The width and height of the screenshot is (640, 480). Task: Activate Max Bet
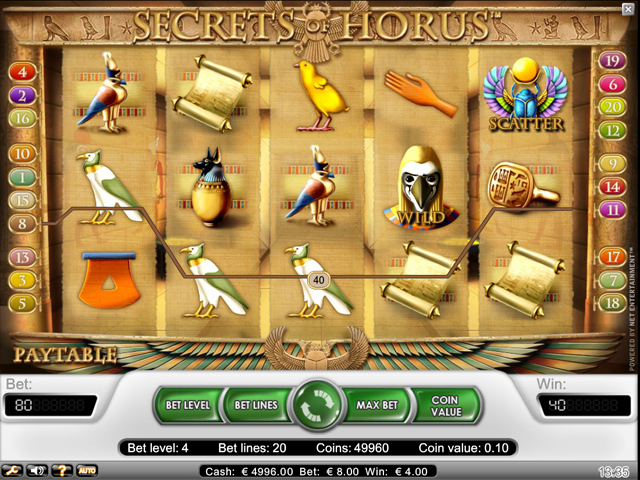tap(379, 406)
